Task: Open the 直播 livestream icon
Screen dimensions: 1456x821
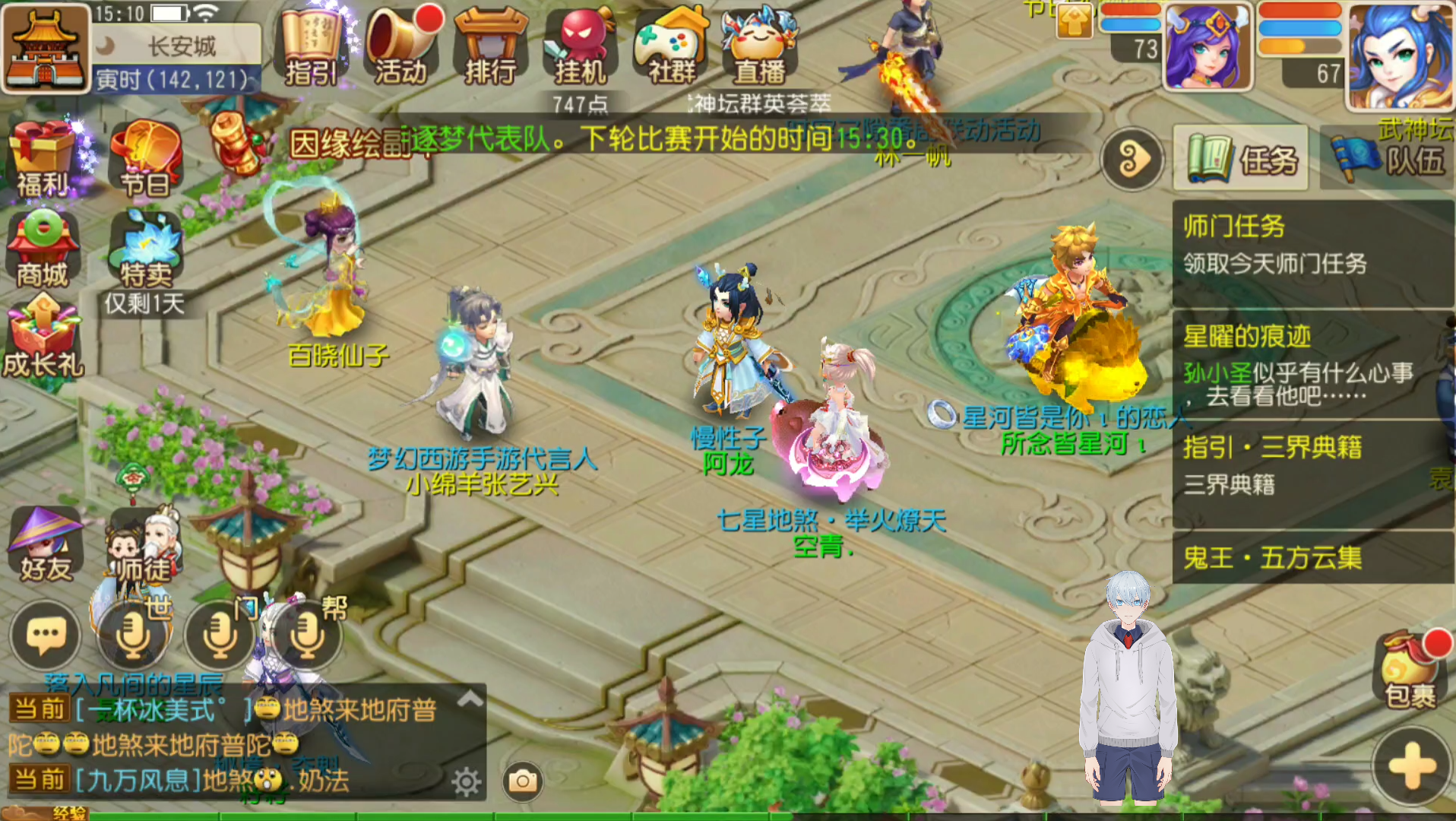Action: tap(759, 46)
